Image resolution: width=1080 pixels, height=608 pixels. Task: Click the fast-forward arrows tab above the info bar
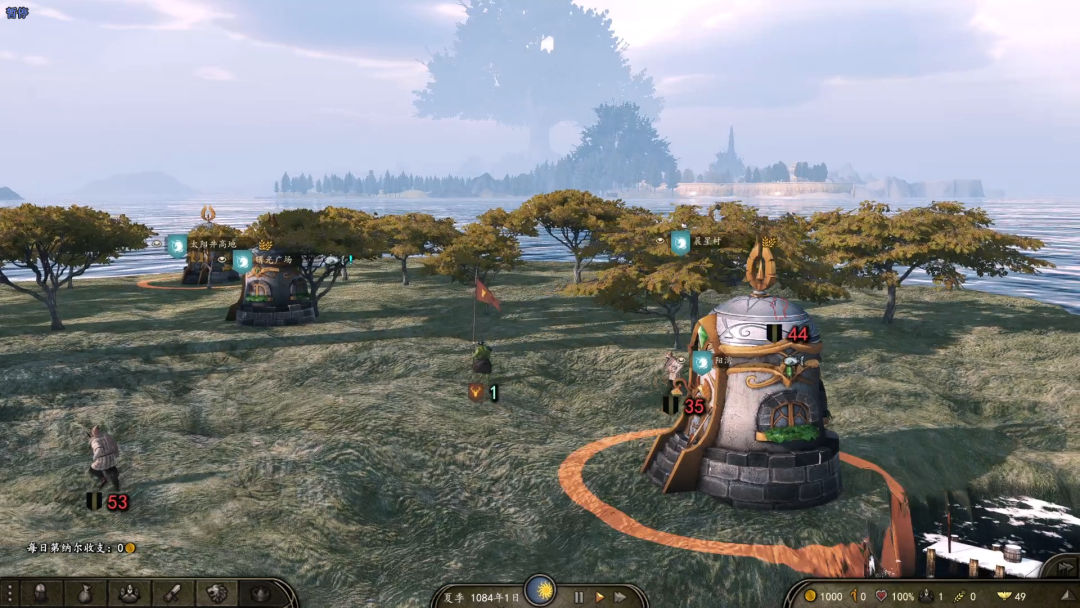pyautogui.click(x=1062, y=568)
